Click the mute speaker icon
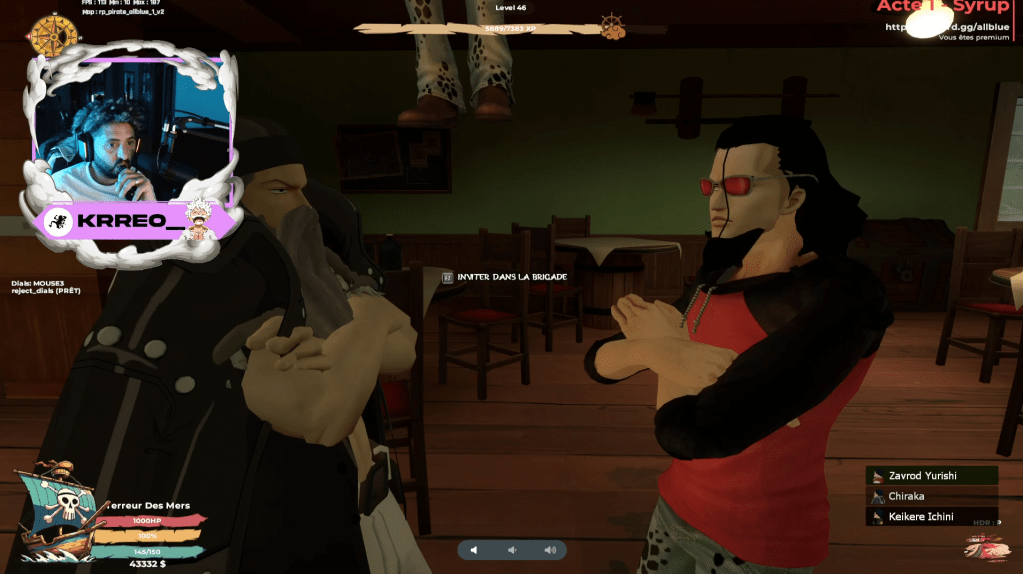 pos(474,550)
